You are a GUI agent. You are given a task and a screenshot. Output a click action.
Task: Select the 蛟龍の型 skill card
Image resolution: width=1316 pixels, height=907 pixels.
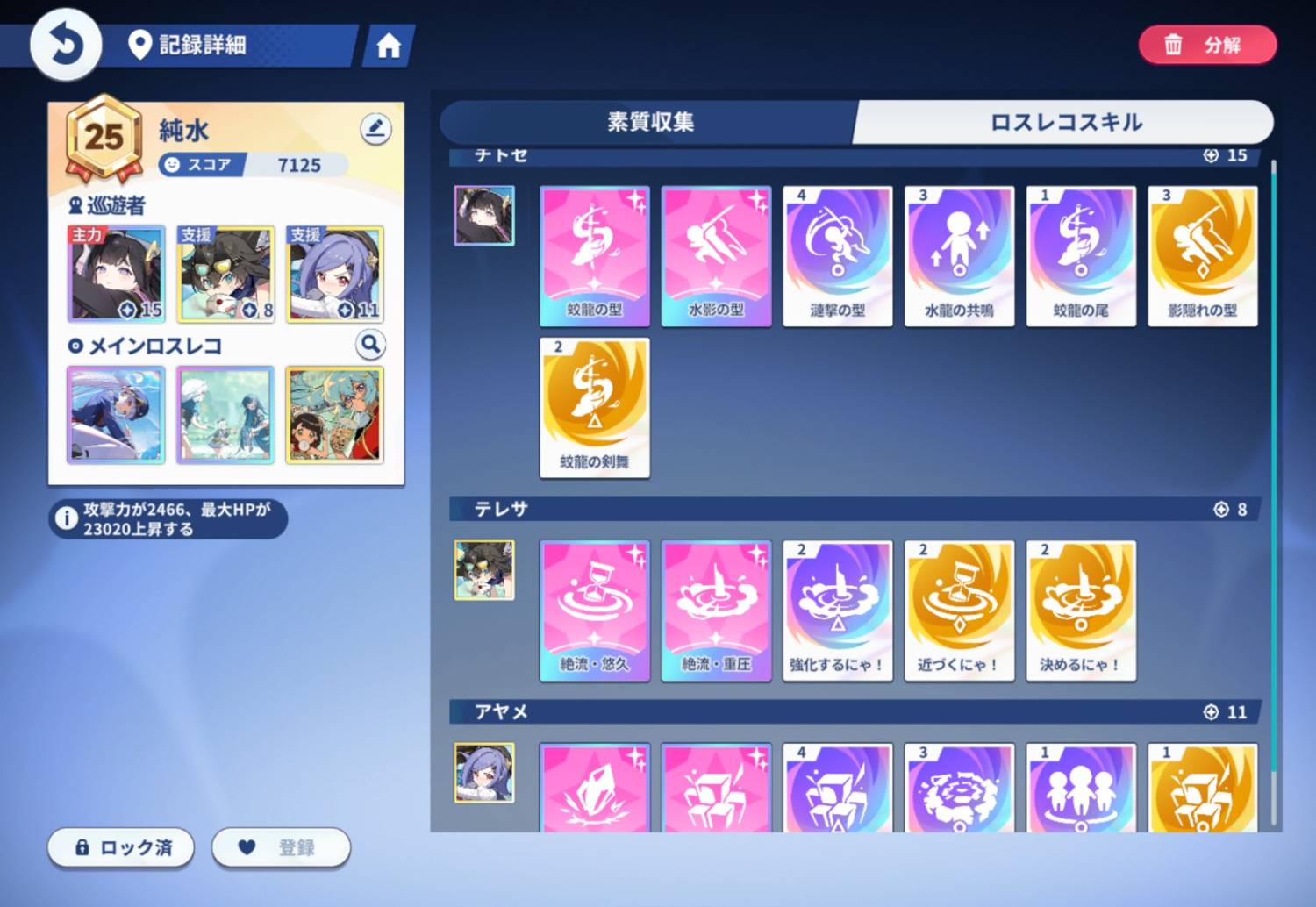(x=594, y=255)
